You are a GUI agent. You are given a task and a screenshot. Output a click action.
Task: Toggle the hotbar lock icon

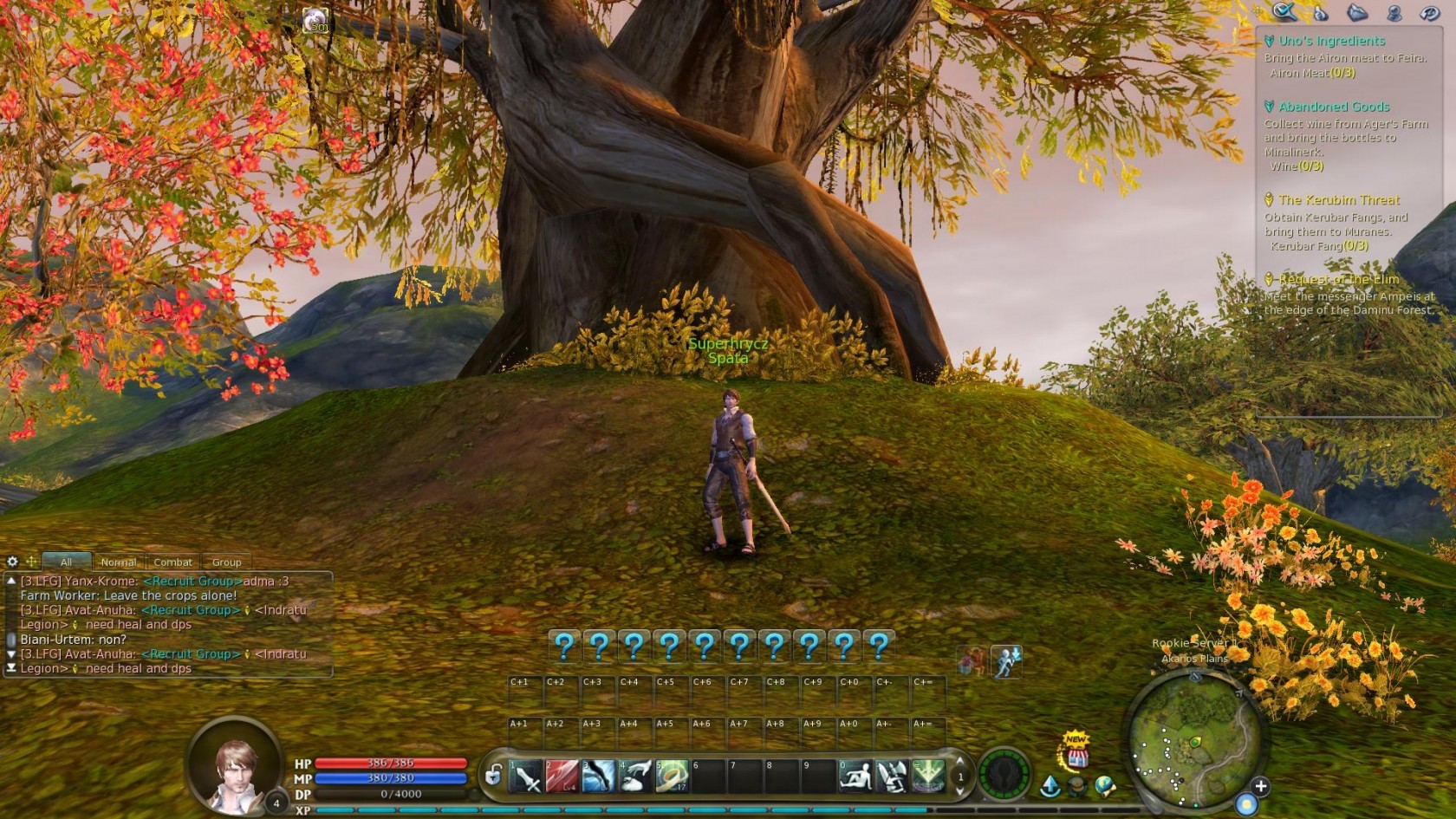coord(493,774)
